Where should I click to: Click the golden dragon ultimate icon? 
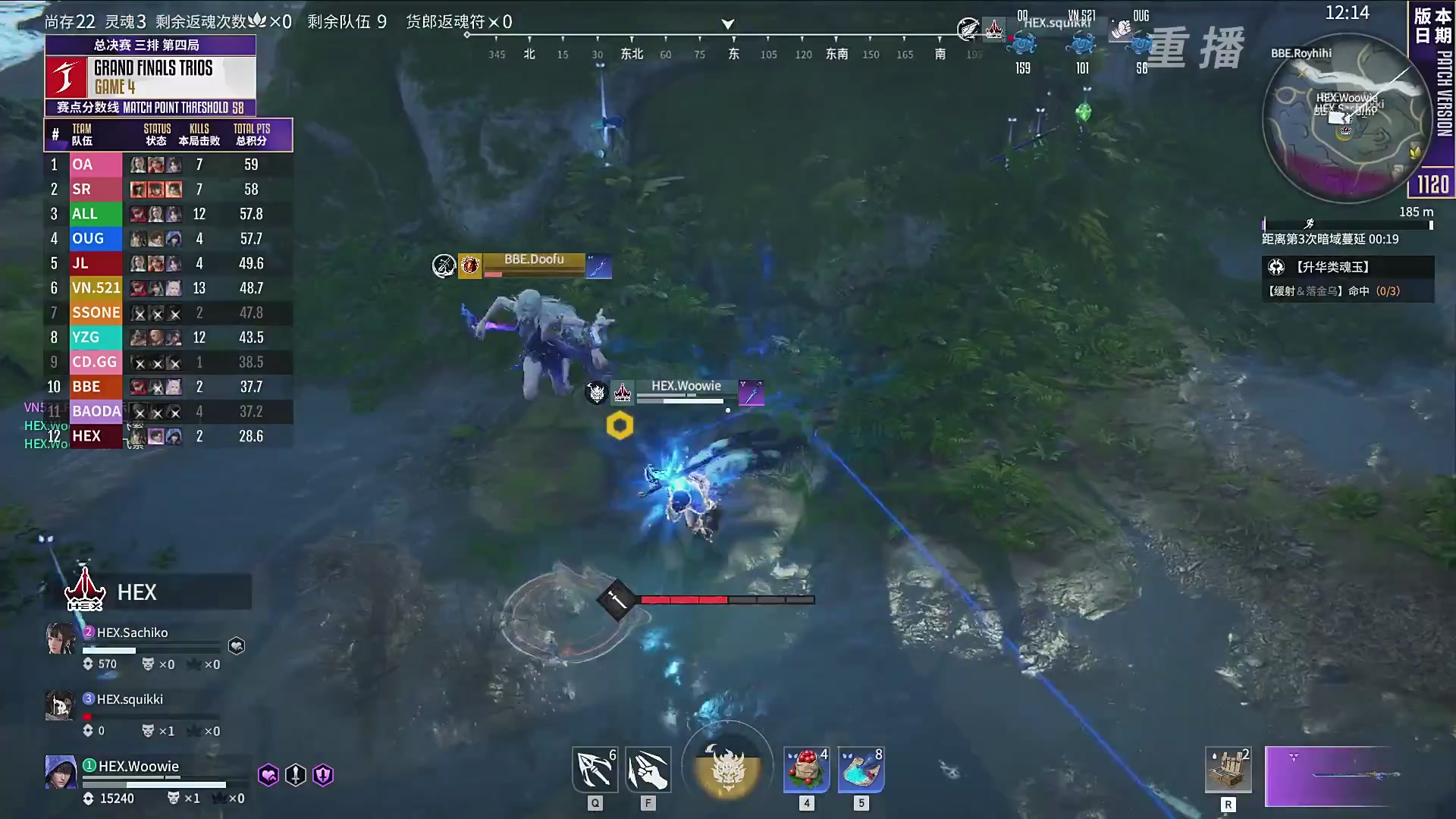(x=726, y=766)
